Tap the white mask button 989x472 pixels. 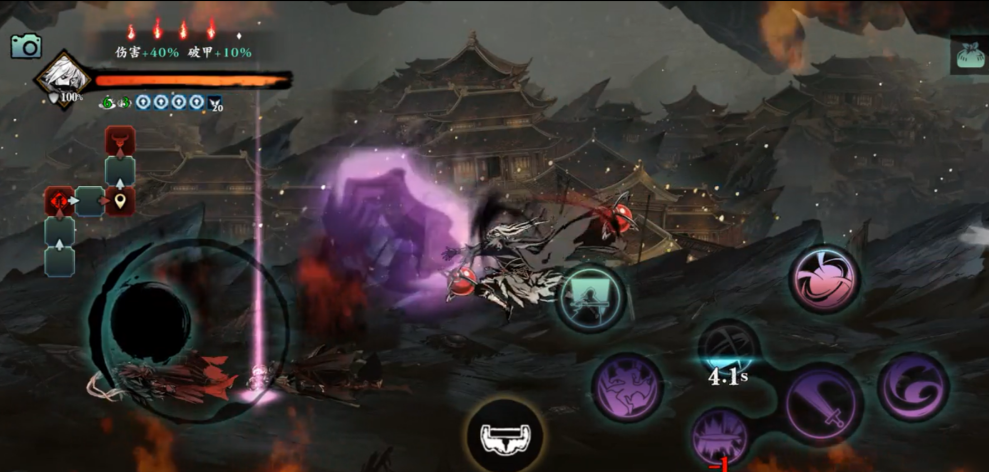pos(506,435)
